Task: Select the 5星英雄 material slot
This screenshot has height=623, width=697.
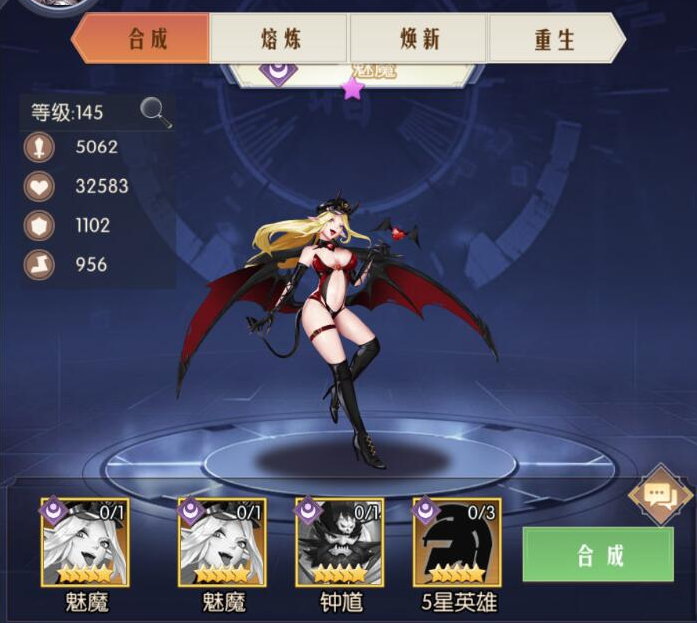Action: [x=456, y=542]
